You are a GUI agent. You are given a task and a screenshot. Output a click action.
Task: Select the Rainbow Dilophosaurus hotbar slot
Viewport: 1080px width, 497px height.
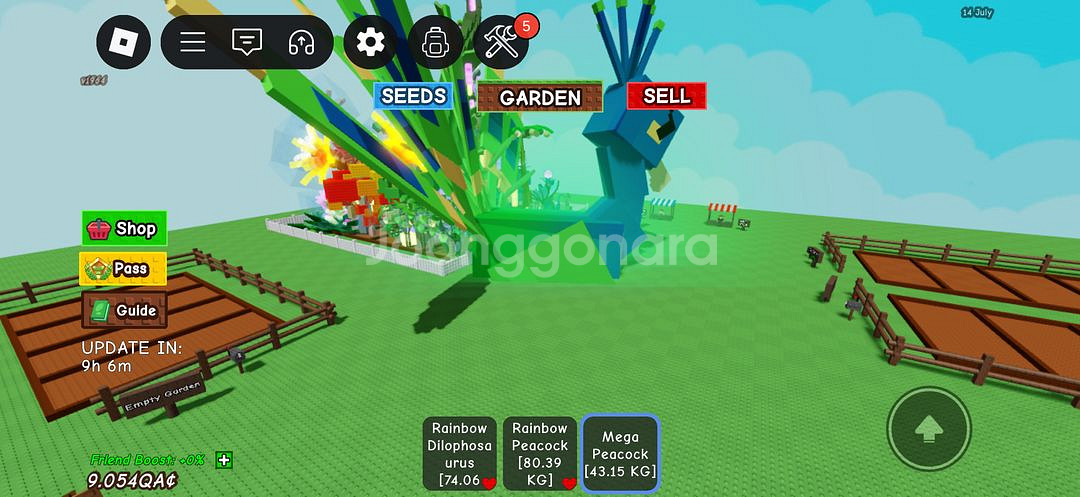[x=460, y=453]
